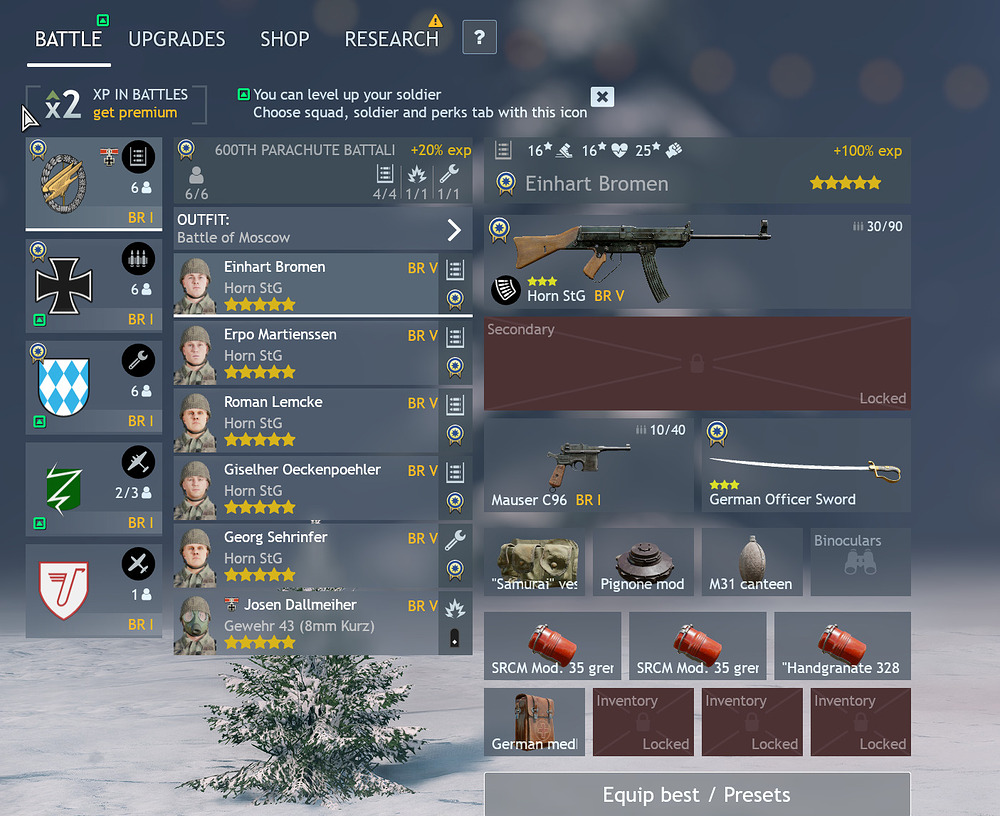Go to the RESEARCH tab

(391, 39)
